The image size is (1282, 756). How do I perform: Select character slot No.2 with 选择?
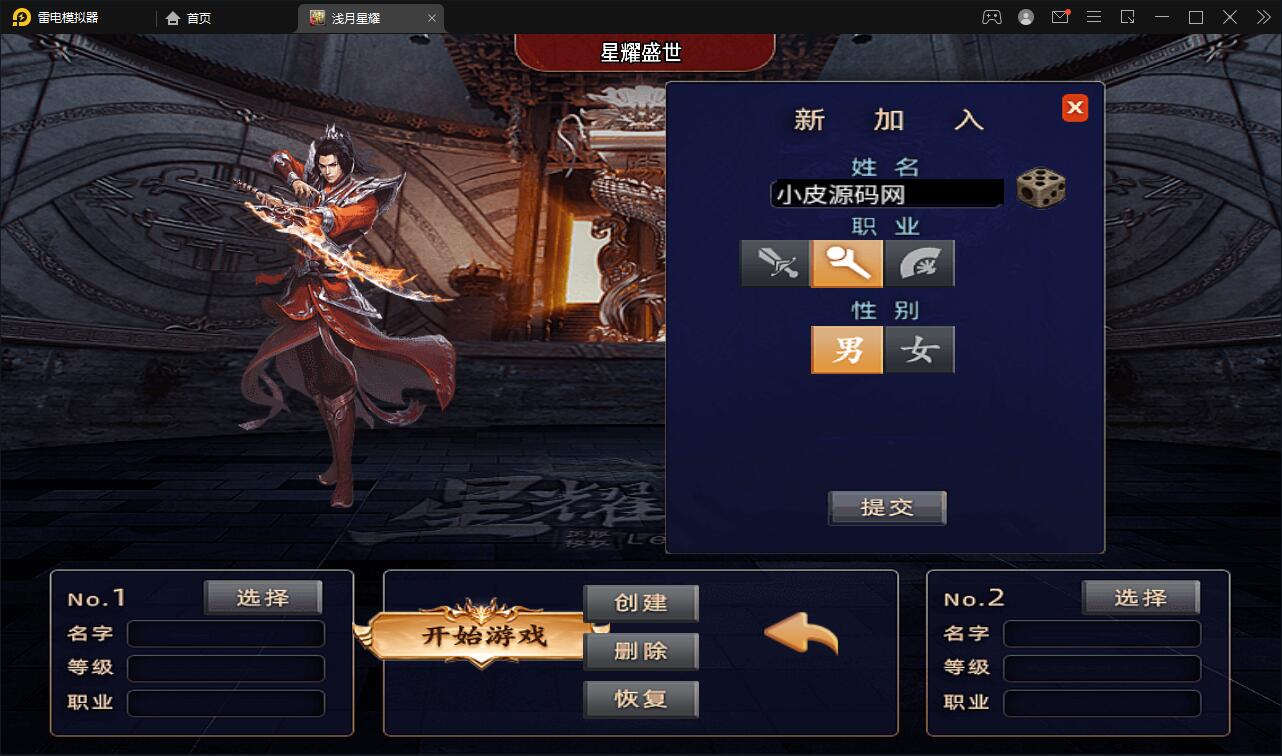click(x=1140, y=598)
